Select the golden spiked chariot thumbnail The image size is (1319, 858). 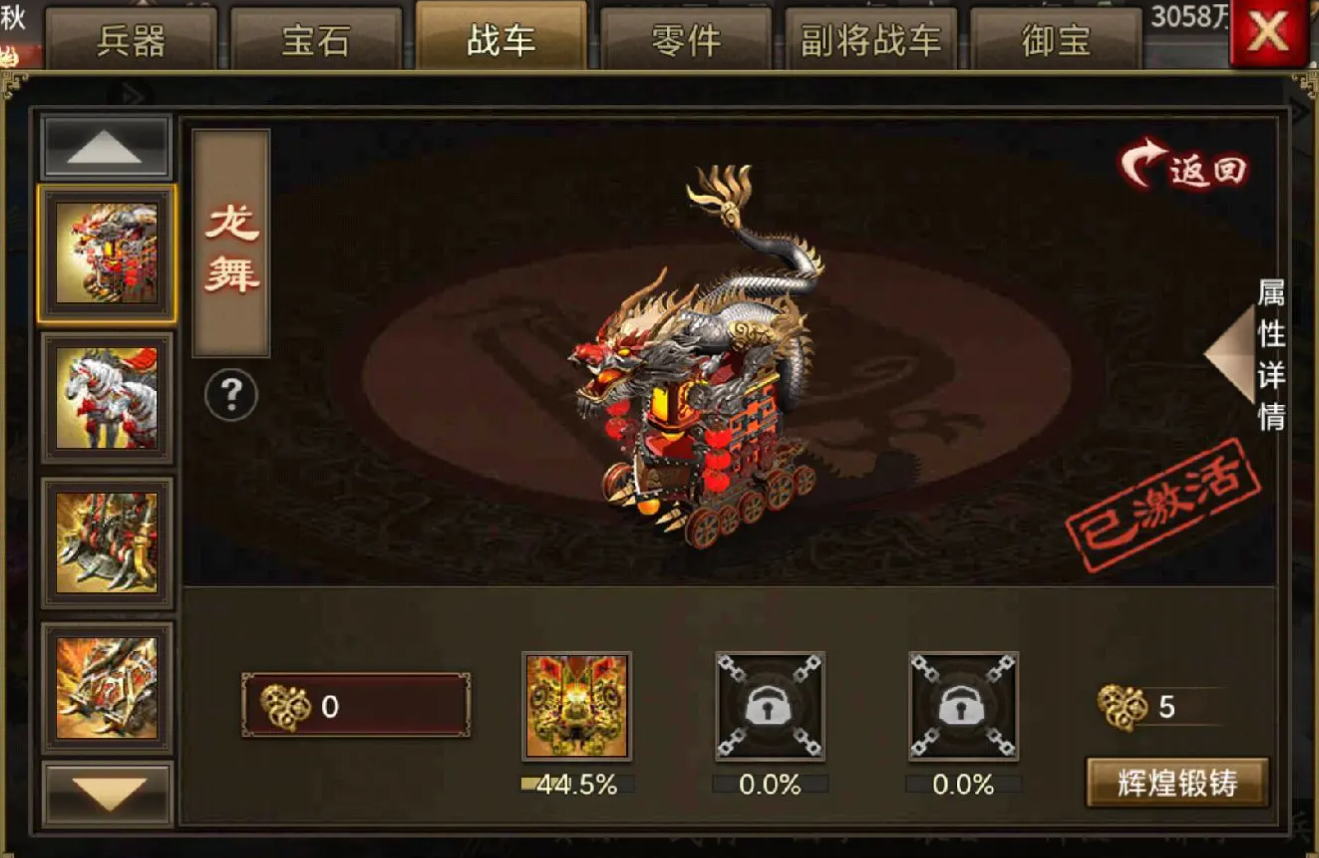[x=107, y=543]
